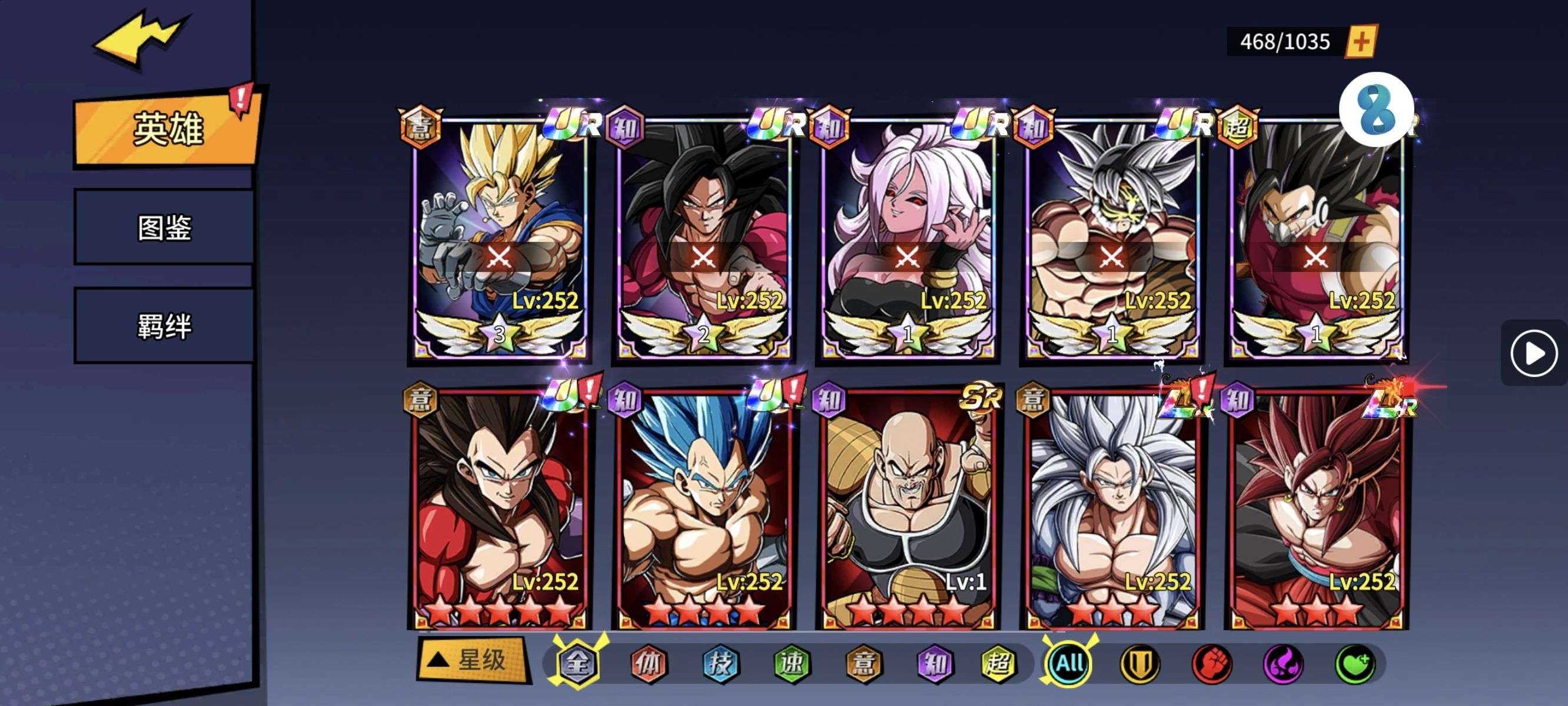Go back with the yellow lightning arrow

point(139,39)
